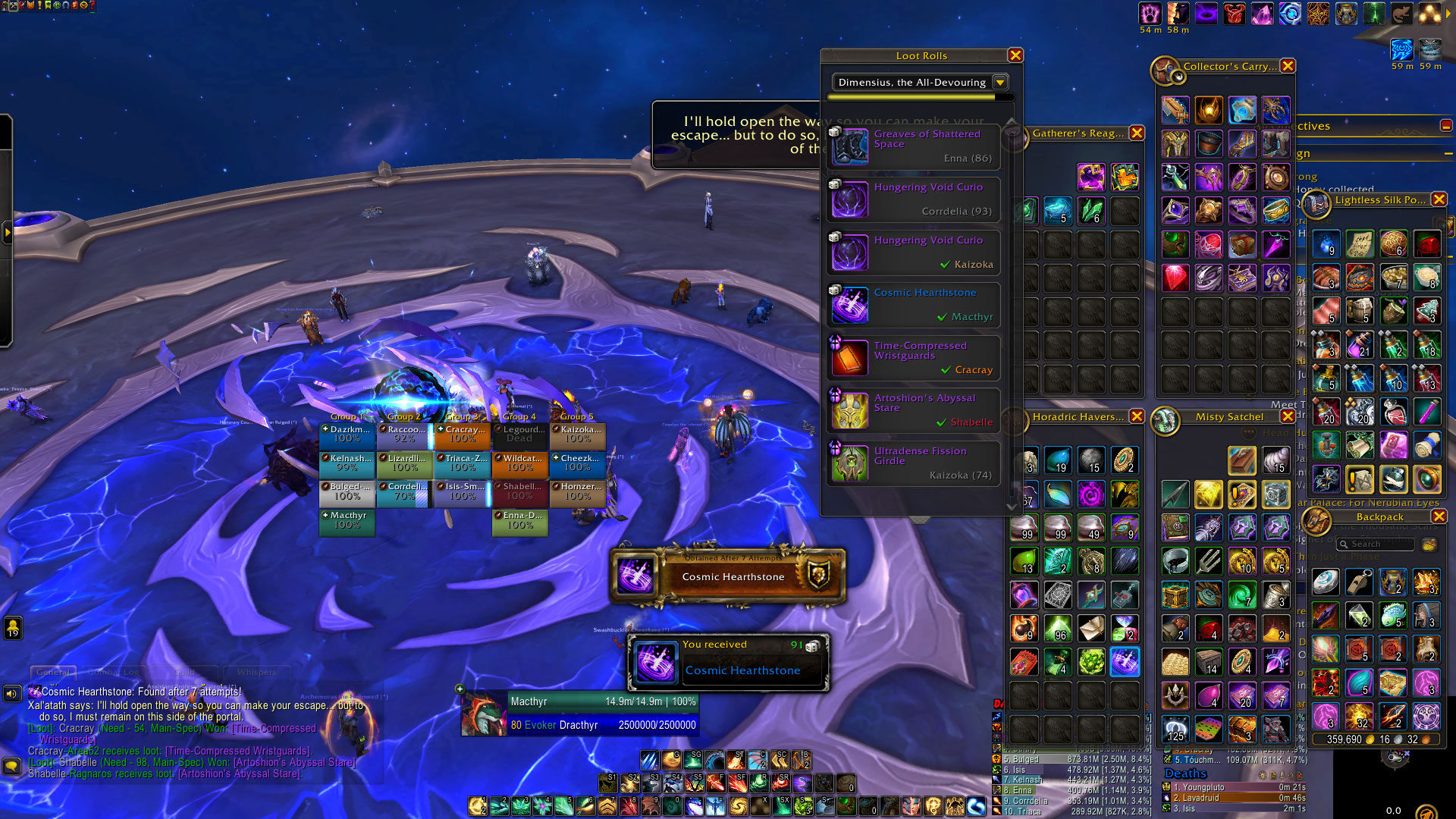Select the Ultradense Fission Girdle loot row
Viewport: 1456px width, 819px height.
pyautogui.click(x=915, y=463)
